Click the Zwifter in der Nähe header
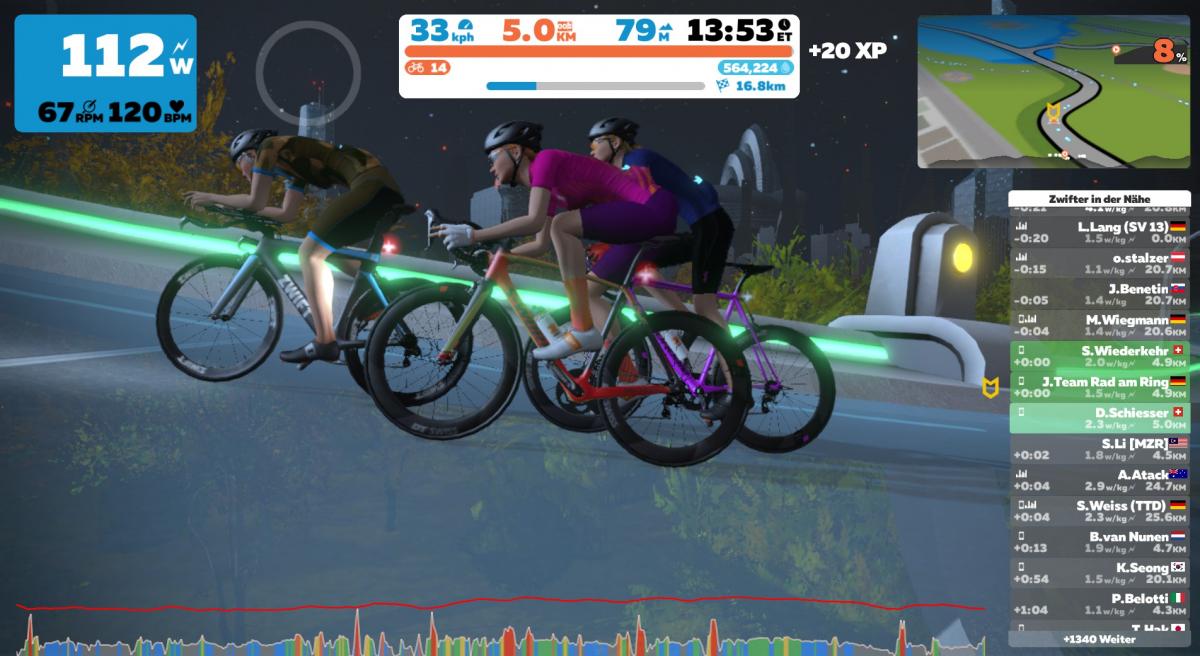 tap(1098, 198)
